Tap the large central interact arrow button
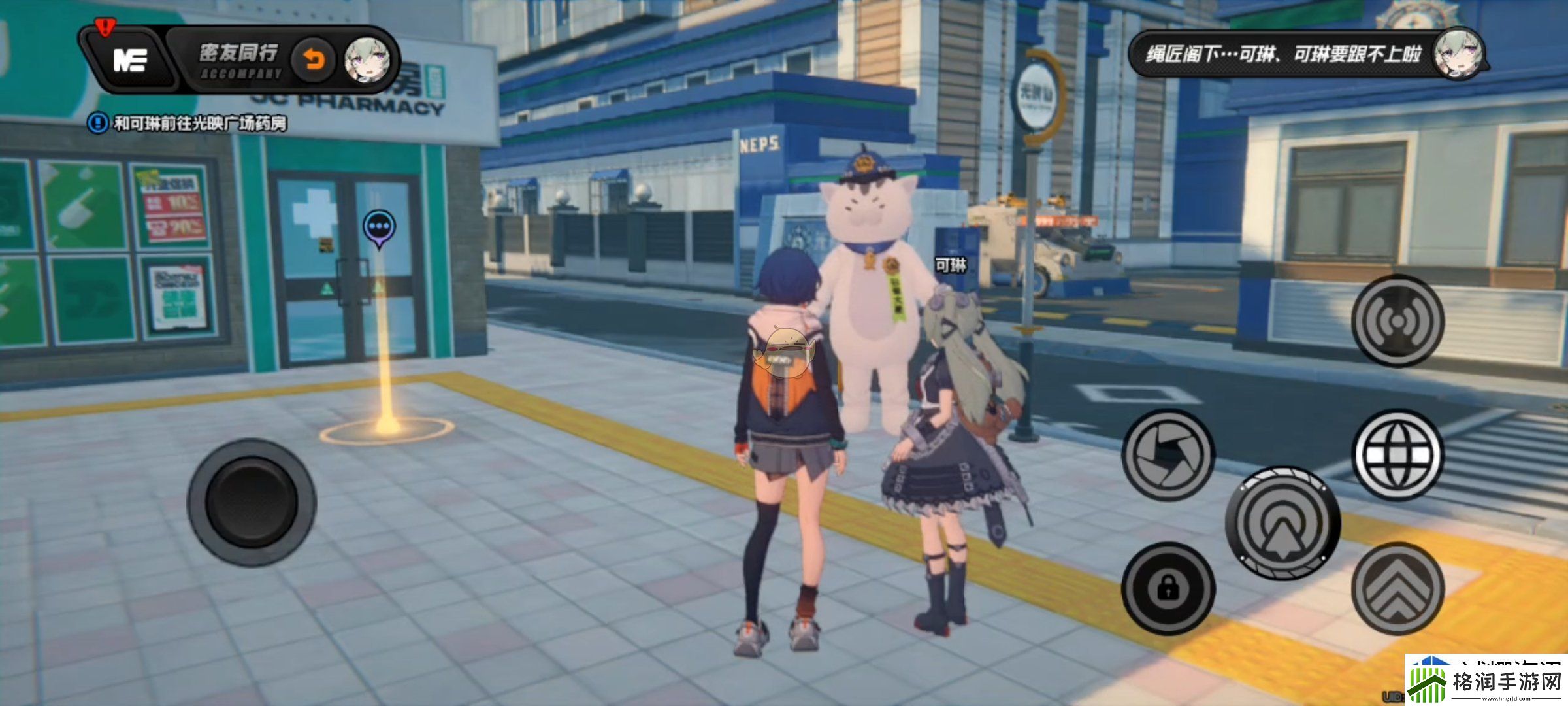The image size is (1568, 706). tap(1282, 523)
